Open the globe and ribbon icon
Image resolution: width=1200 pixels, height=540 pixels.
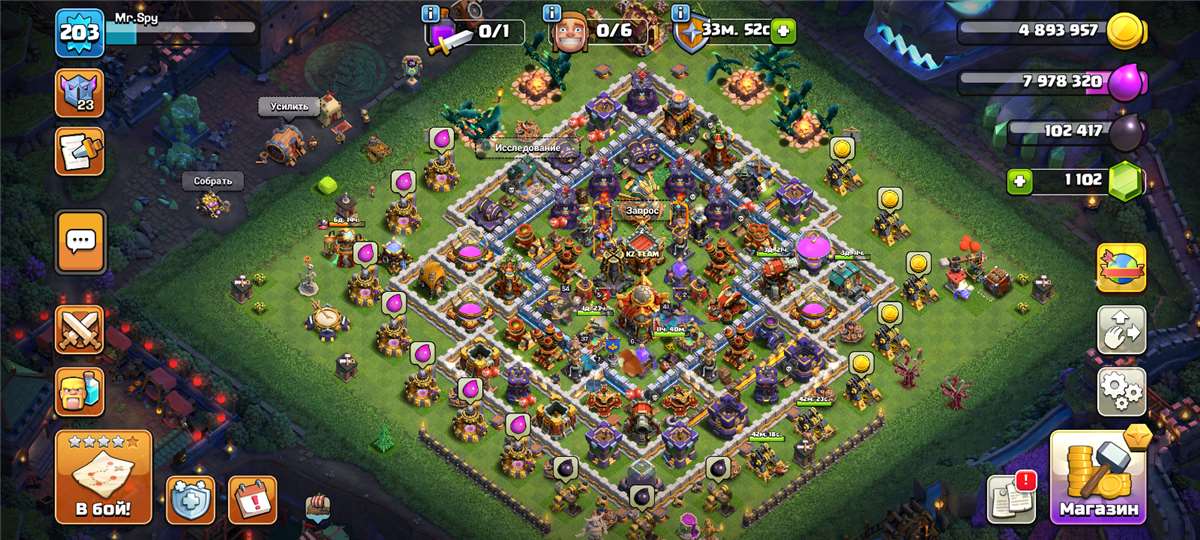point(1121,267)
